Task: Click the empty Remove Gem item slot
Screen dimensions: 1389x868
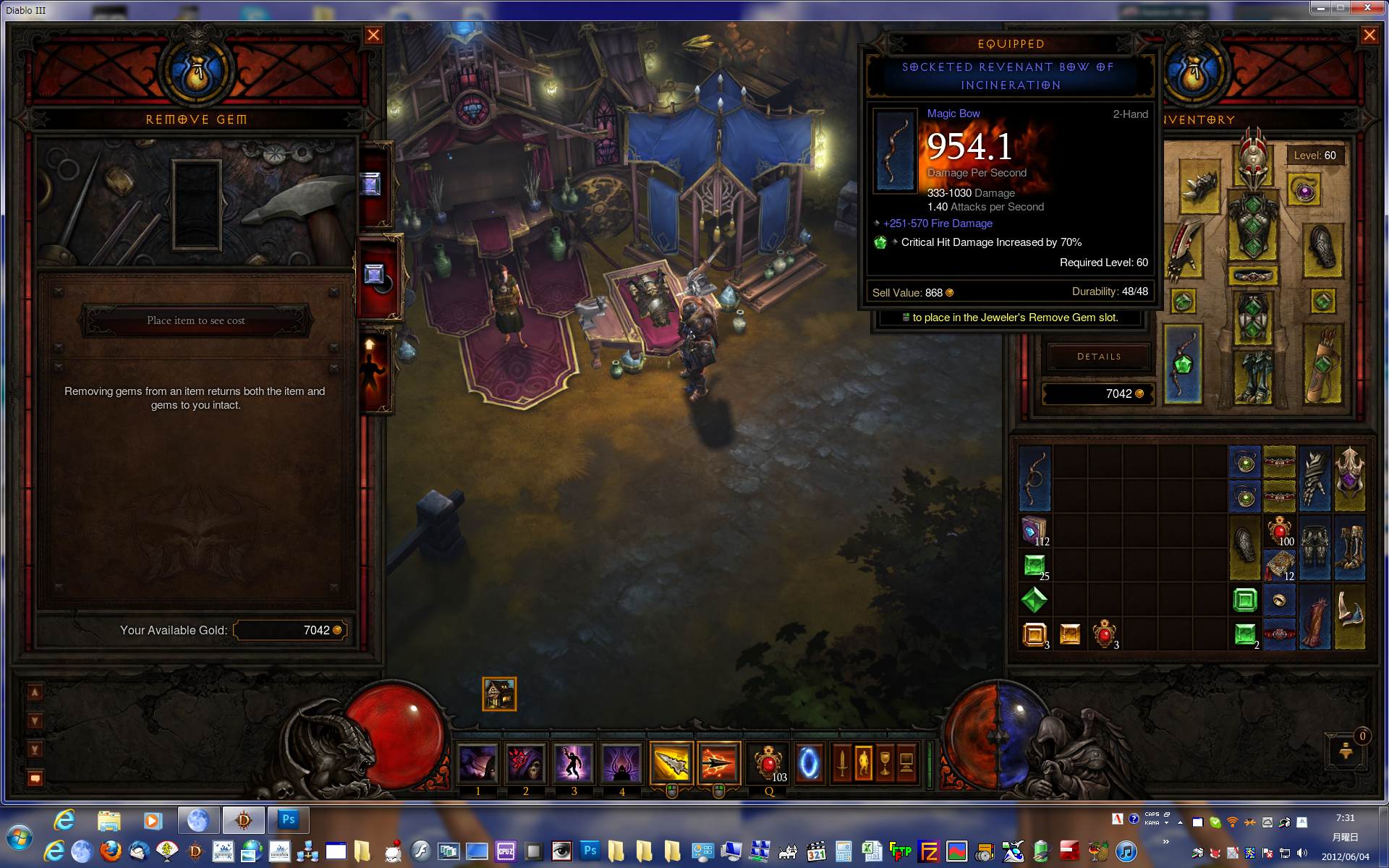Action: [196, 205]
